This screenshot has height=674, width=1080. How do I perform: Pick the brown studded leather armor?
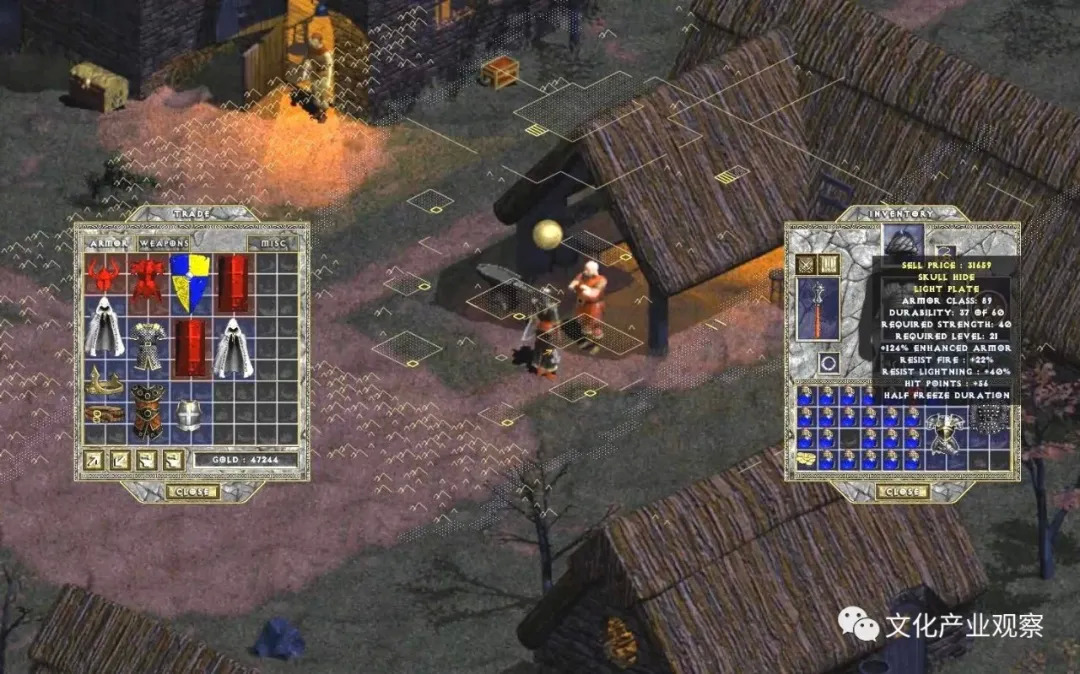pyautogui.click(x=147, y=410)
